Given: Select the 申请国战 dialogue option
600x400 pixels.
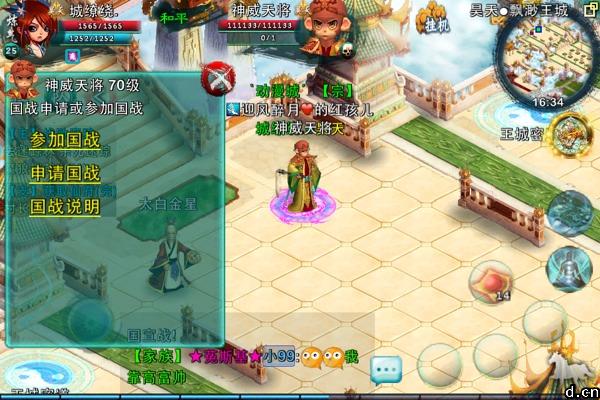Looking at the screenshot, I should click(65, 173).
